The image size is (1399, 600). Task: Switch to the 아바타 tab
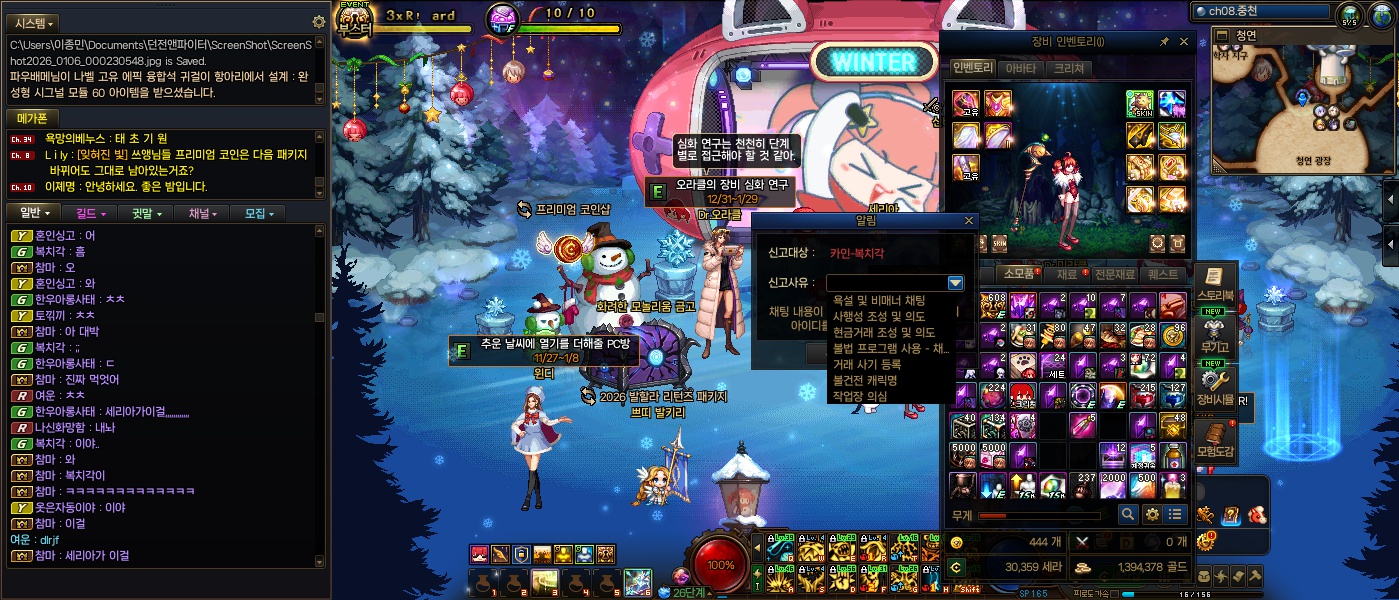point(1020,68)
